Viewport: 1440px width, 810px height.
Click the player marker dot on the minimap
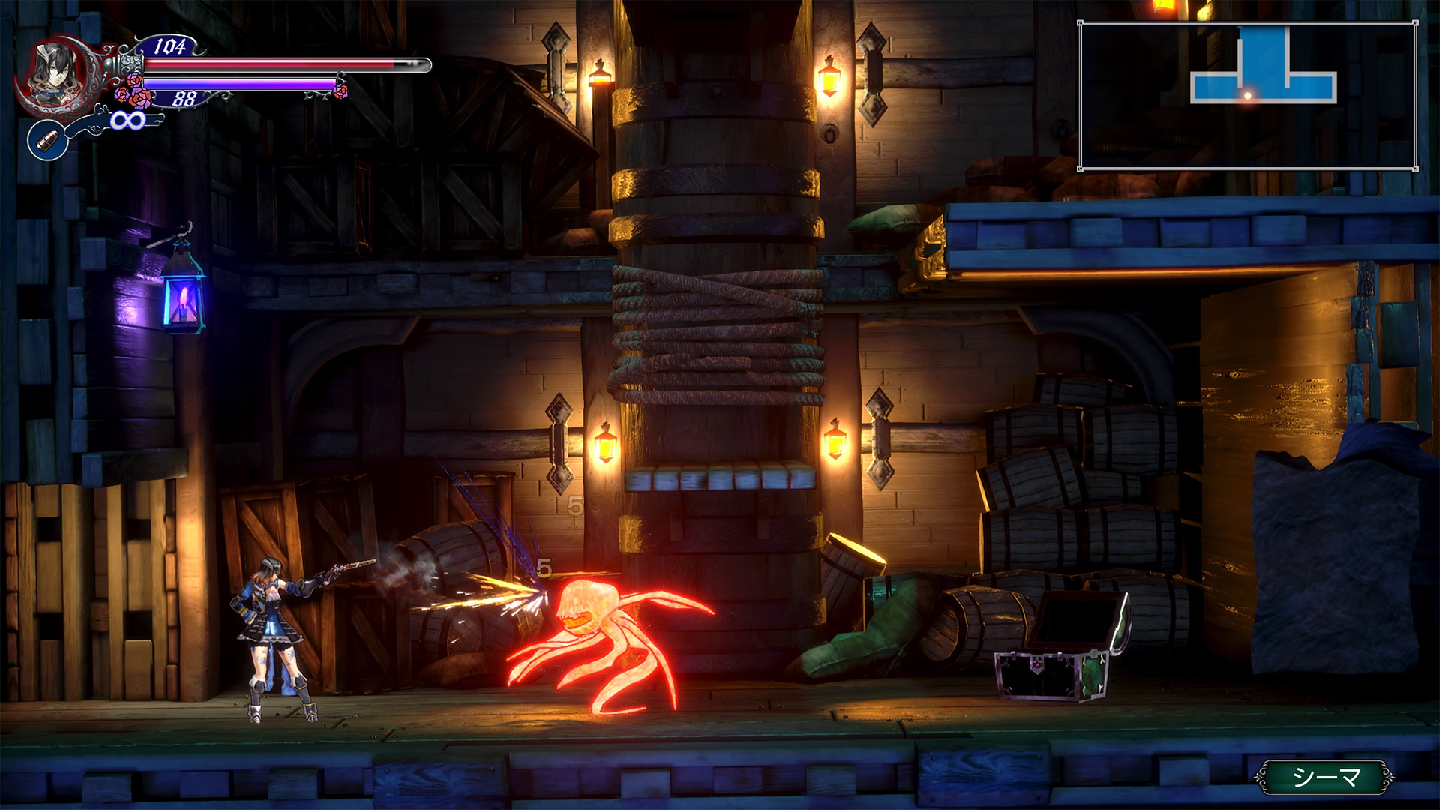tap(1248, 95)
